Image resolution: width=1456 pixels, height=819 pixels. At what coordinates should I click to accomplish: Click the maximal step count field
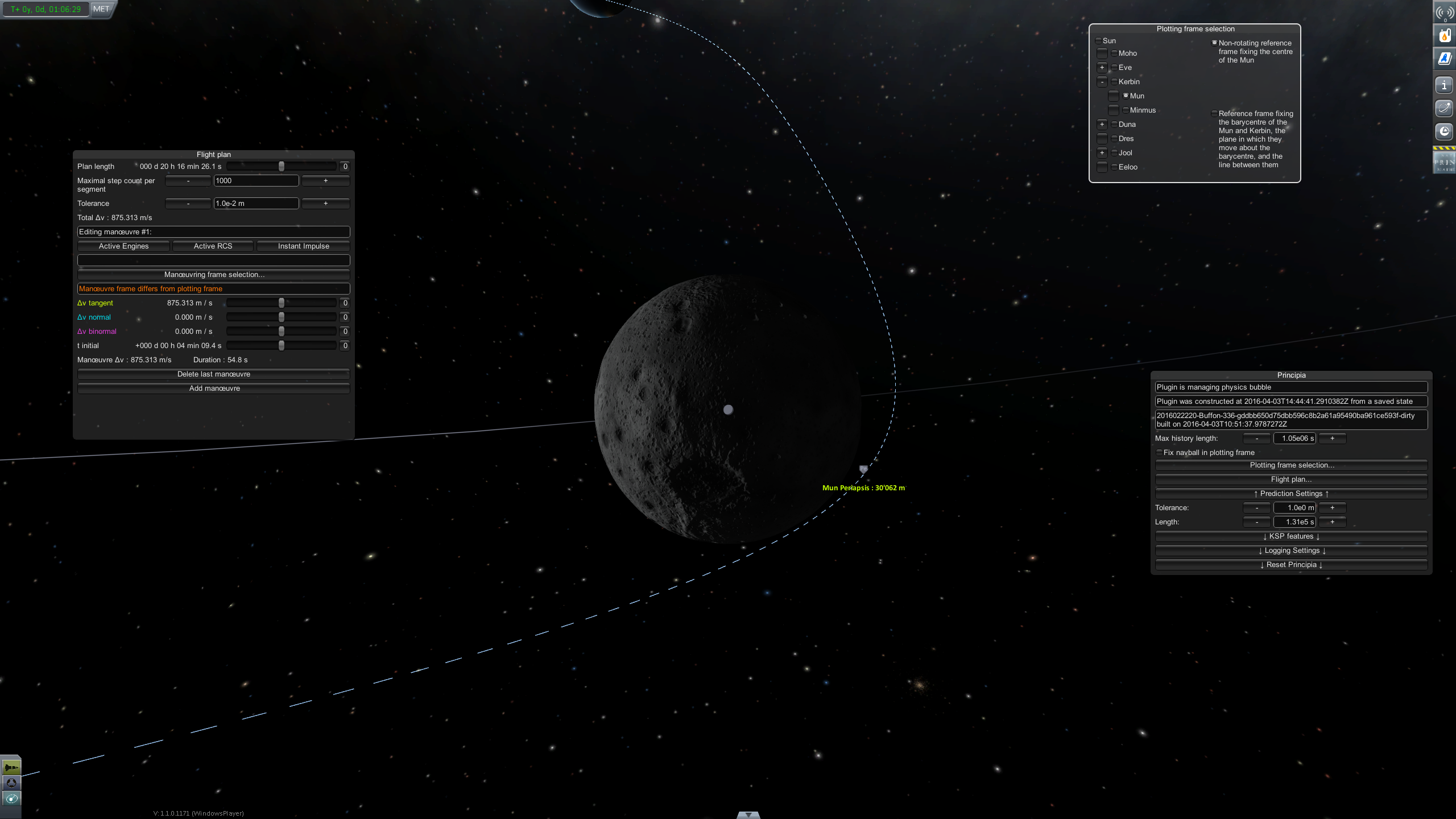point(256,181)
